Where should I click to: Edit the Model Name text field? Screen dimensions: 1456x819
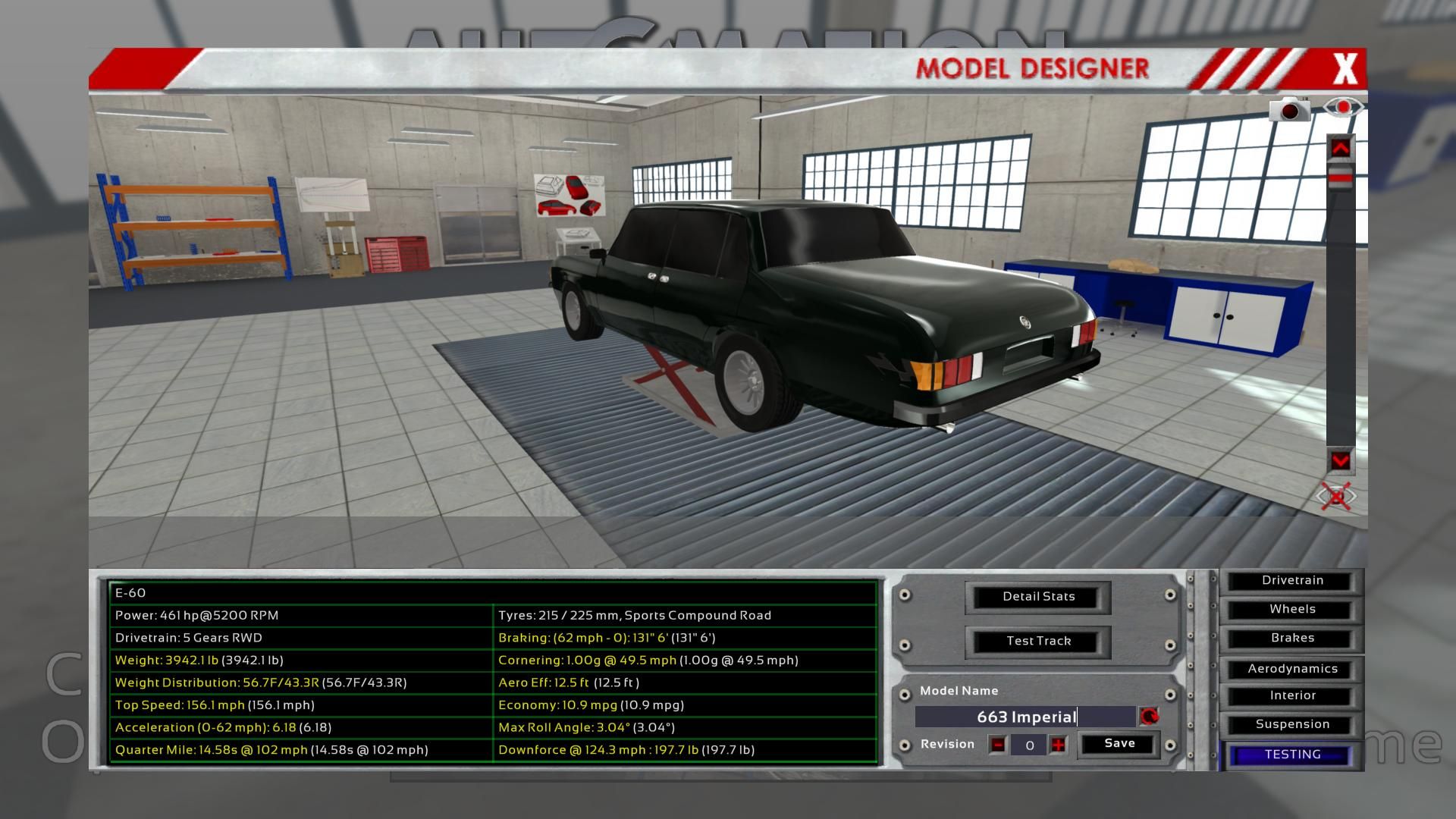(1025, 717)
